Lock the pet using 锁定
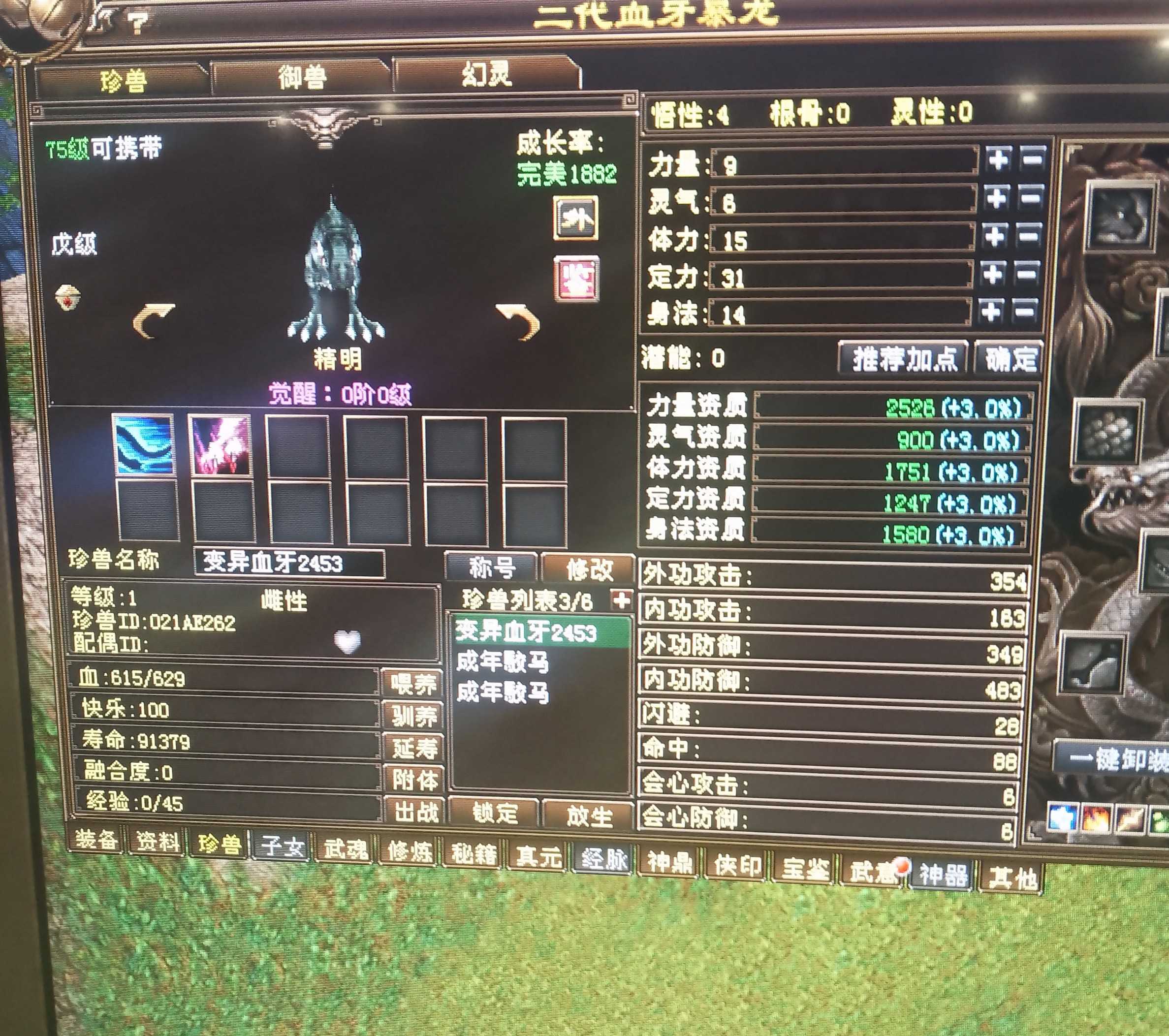The width and height of the screenshot is (1169, 1036). pos(494,813)
